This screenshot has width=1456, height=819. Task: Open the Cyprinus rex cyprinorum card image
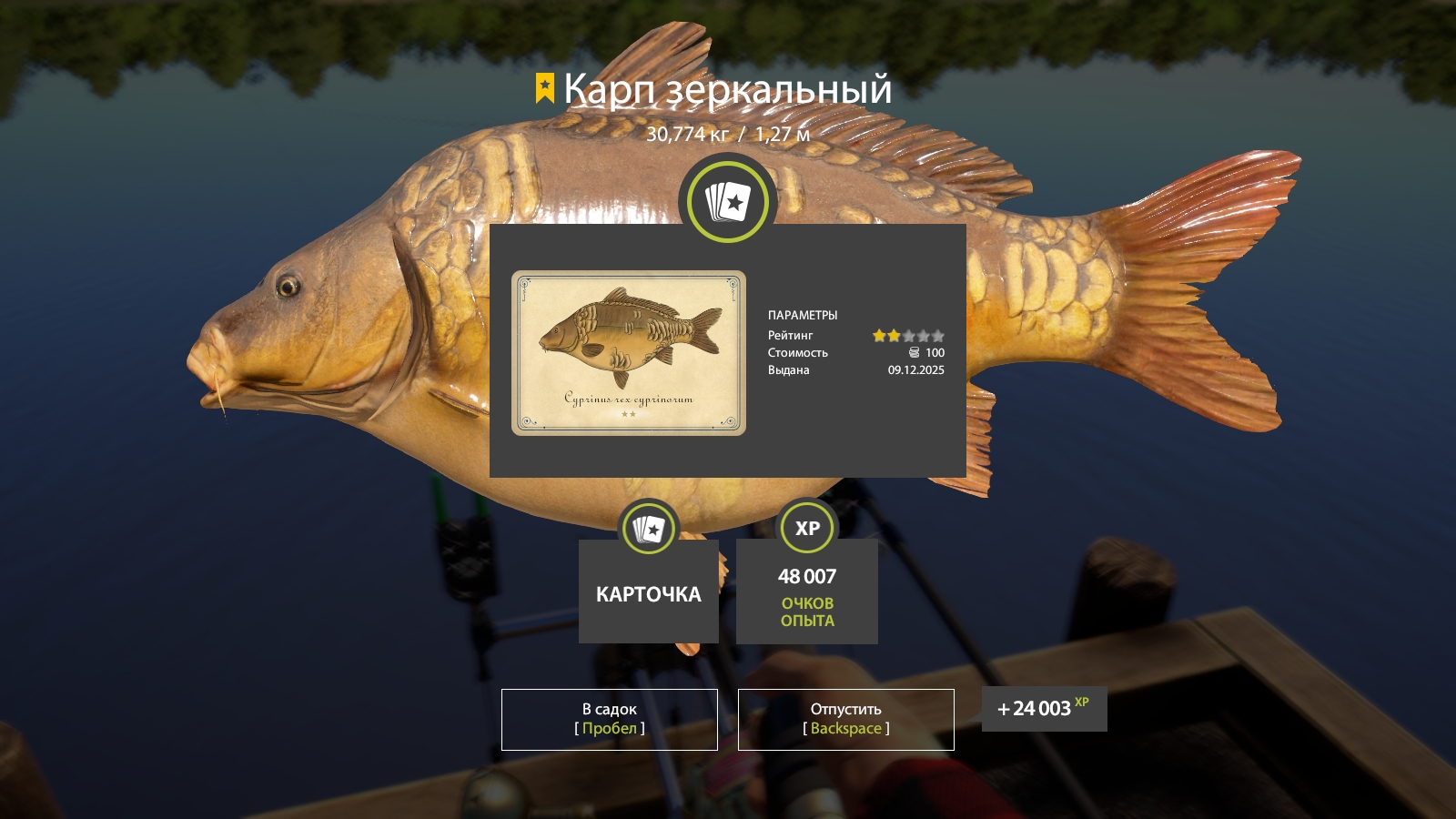[x=628, y=353]
